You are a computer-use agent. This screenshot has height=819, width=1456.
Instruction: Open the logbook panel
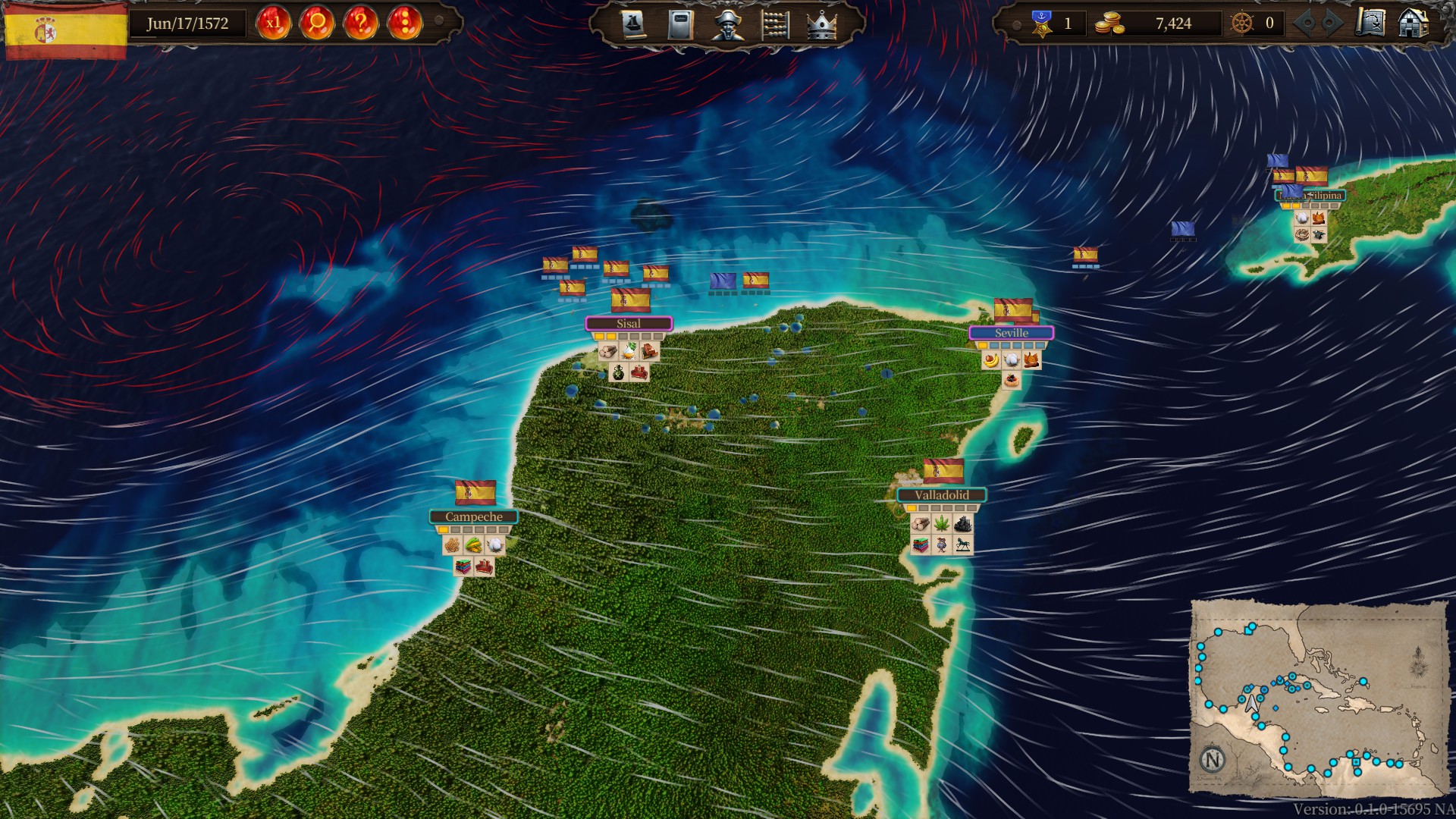click(x=680, y=24)
